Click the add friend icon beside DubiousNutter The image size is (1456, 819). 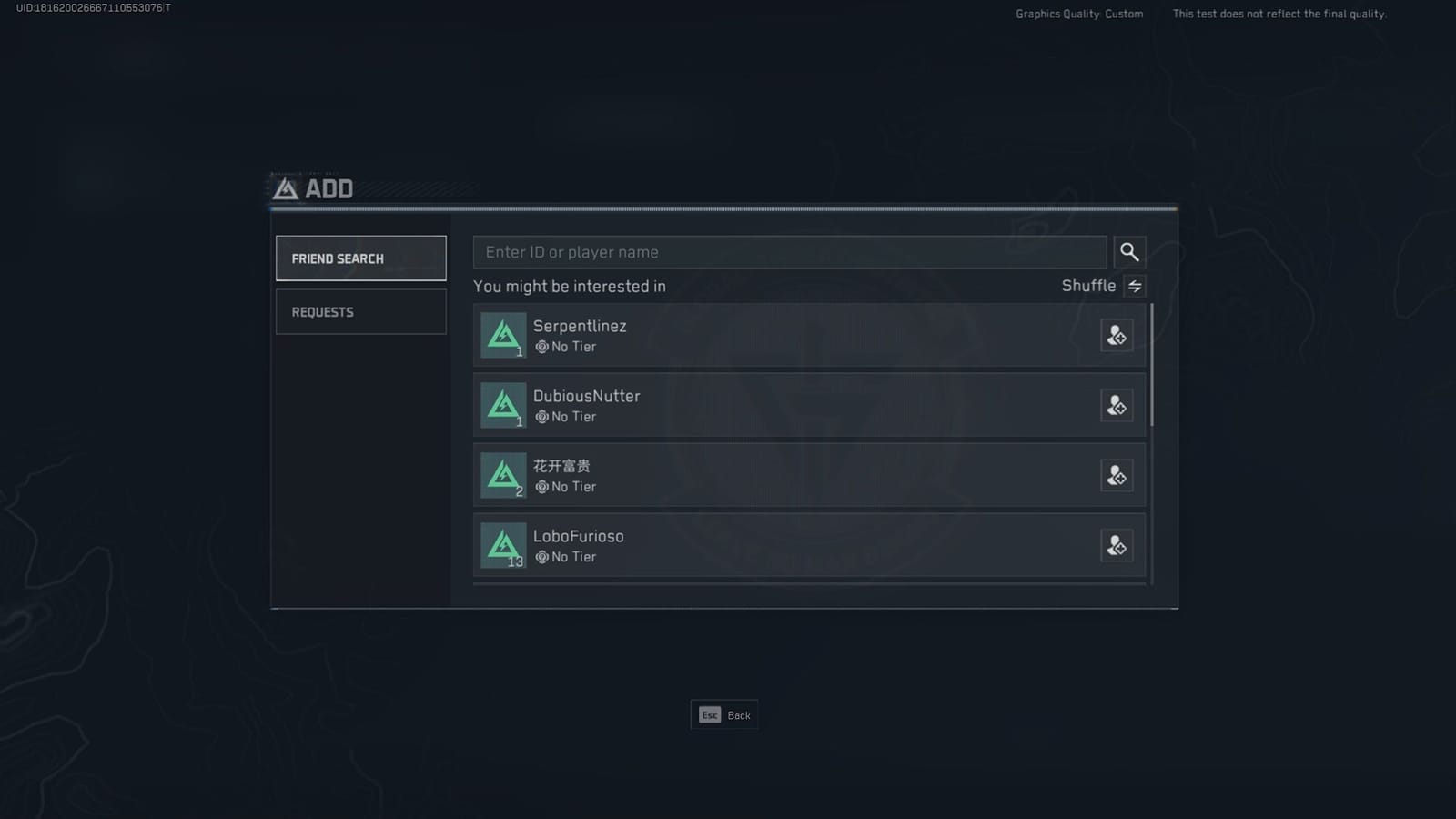point(1117,405)
